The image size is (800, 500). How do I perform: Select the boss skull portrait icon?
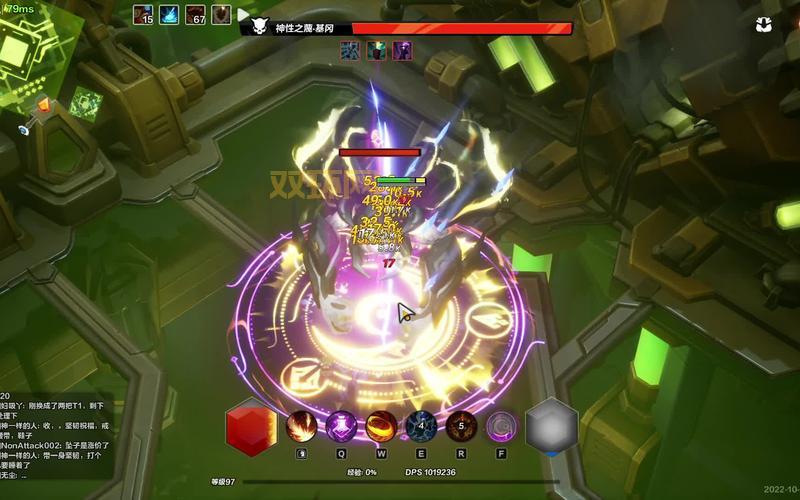259,28
